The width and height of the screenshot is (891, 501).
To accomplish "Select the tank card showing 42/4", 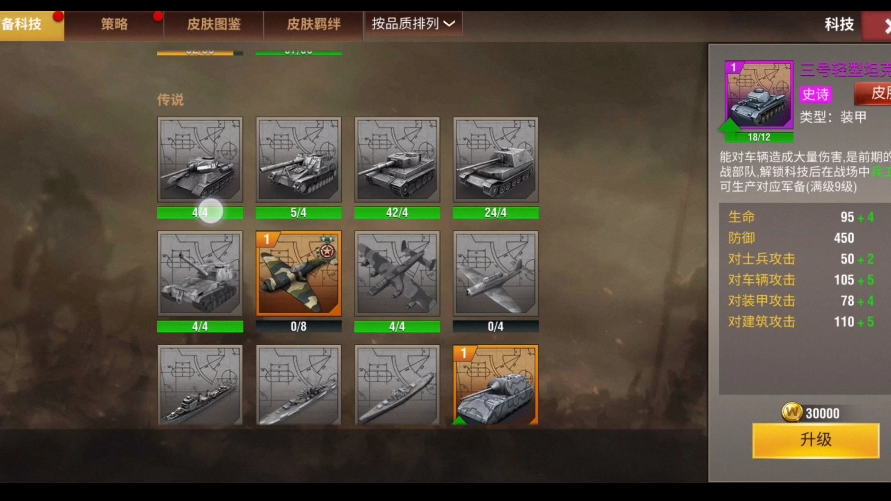I will [397, 160].
